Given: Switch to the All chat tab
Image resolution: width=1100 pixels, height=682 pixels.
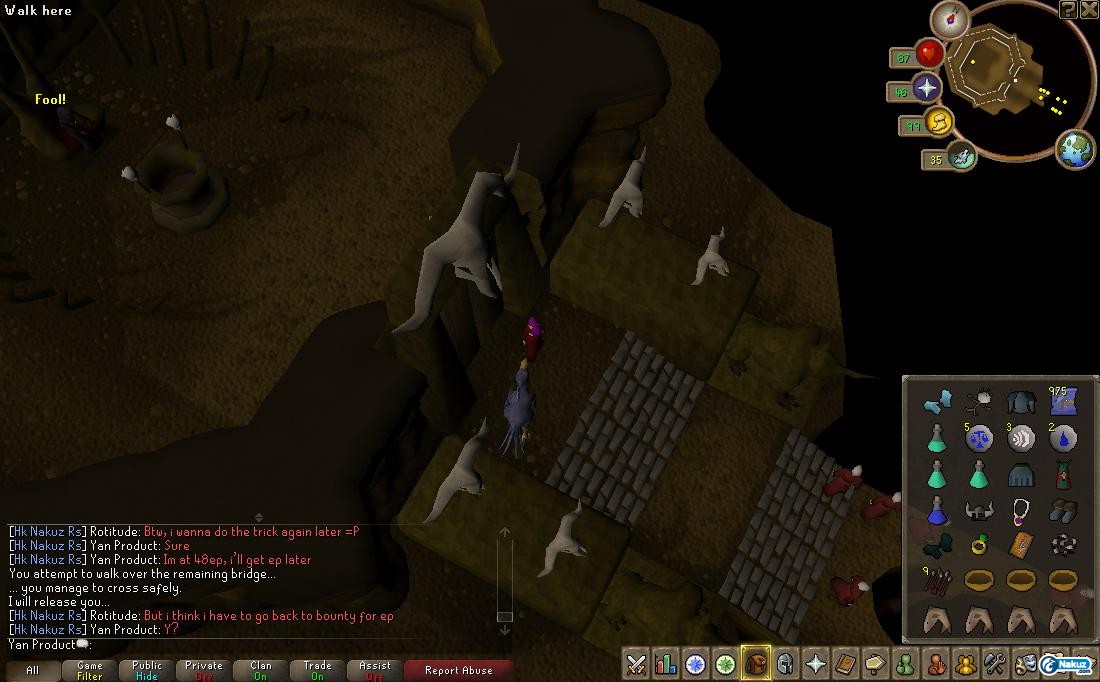Looking at the screenshot, I should coord(33,670).
